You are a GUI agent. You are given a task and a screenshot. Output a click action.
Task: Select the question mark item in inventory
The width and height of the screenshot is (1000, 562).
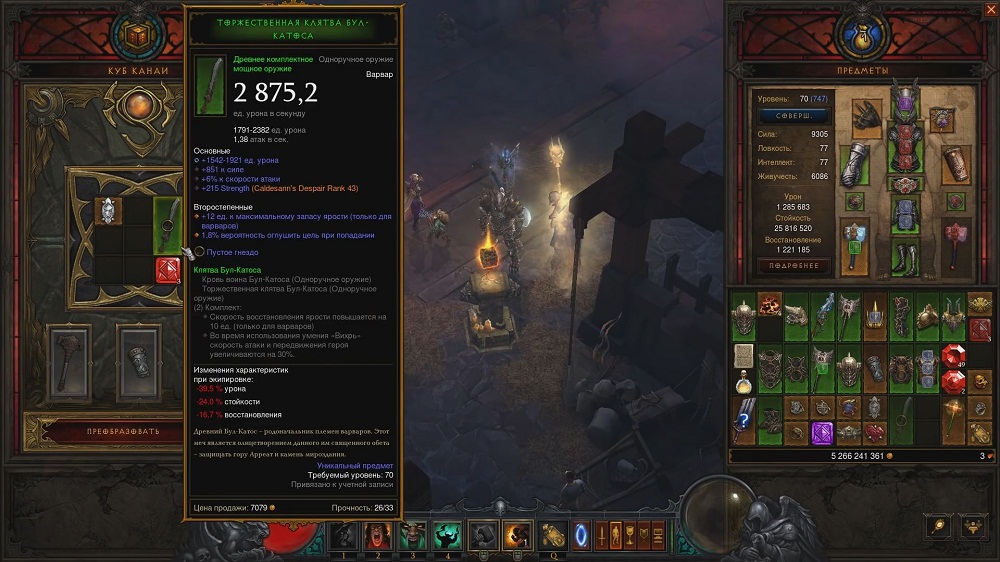pyautogui.click(x=743, y=418)
